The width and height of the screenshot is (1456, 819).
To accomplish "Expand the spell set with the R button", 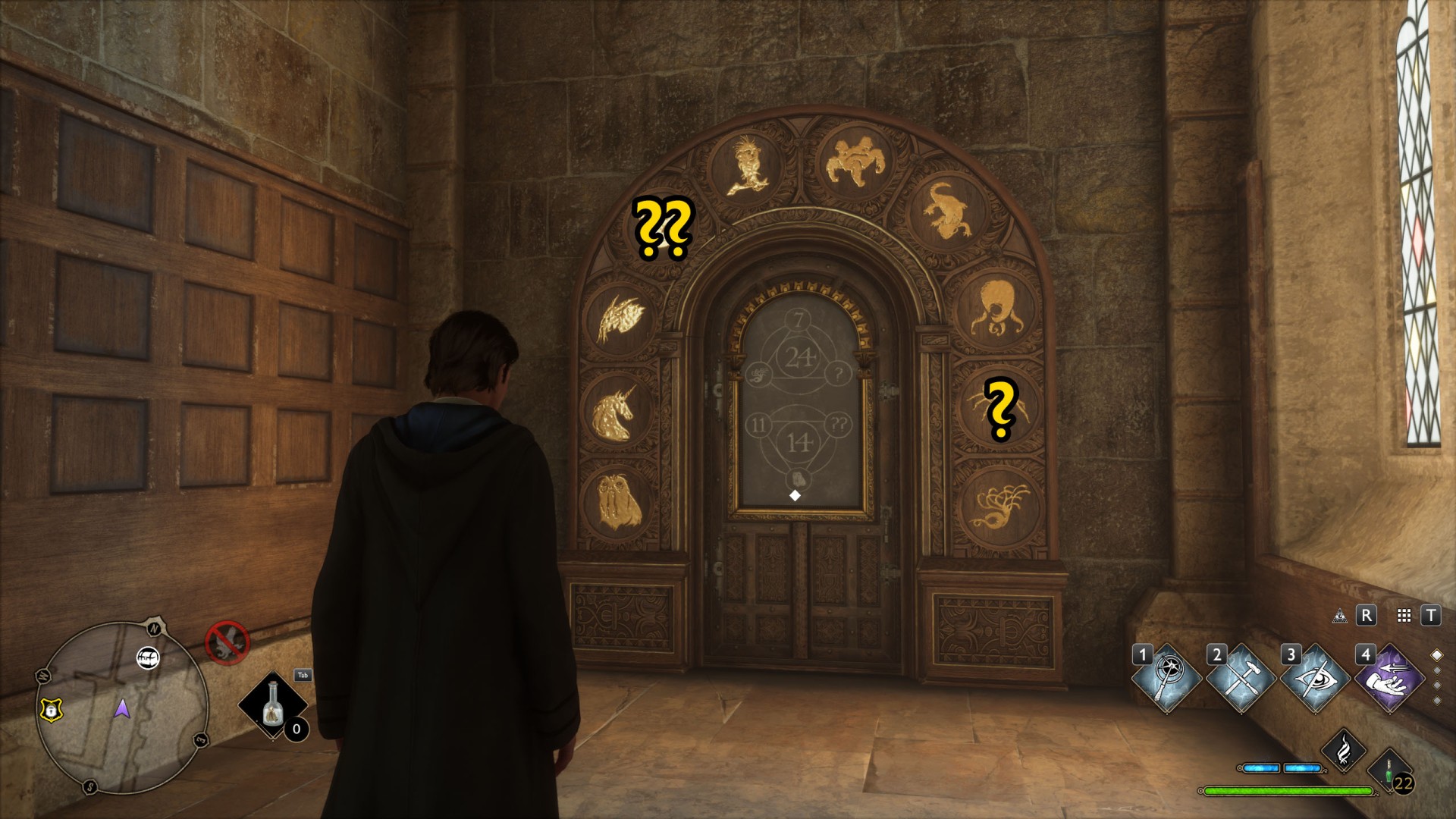I will (1366, 616).
